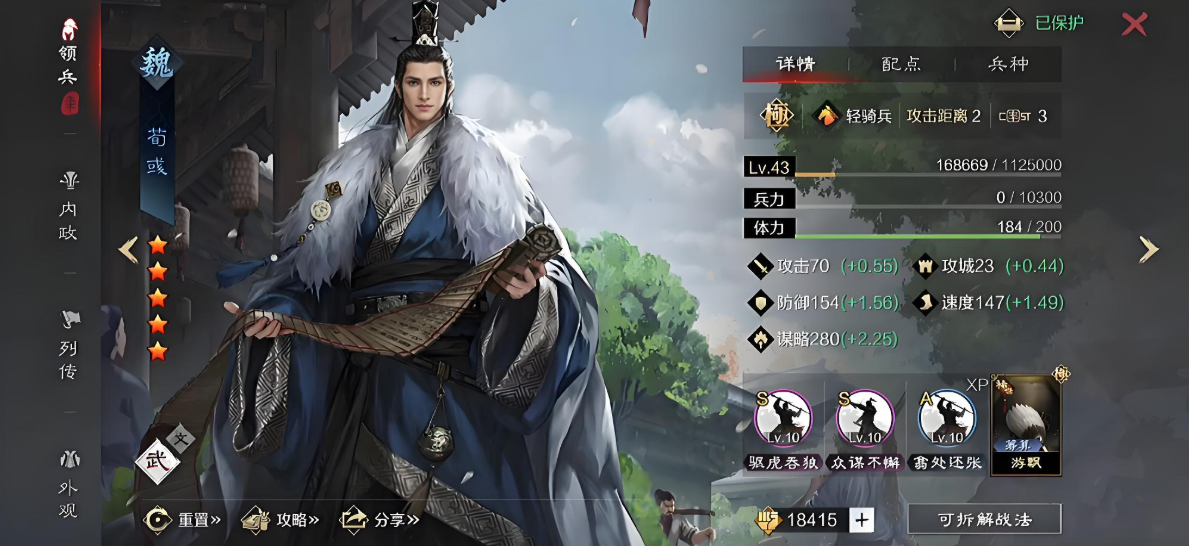Select the third A-rank skill icon

[947, 419]
